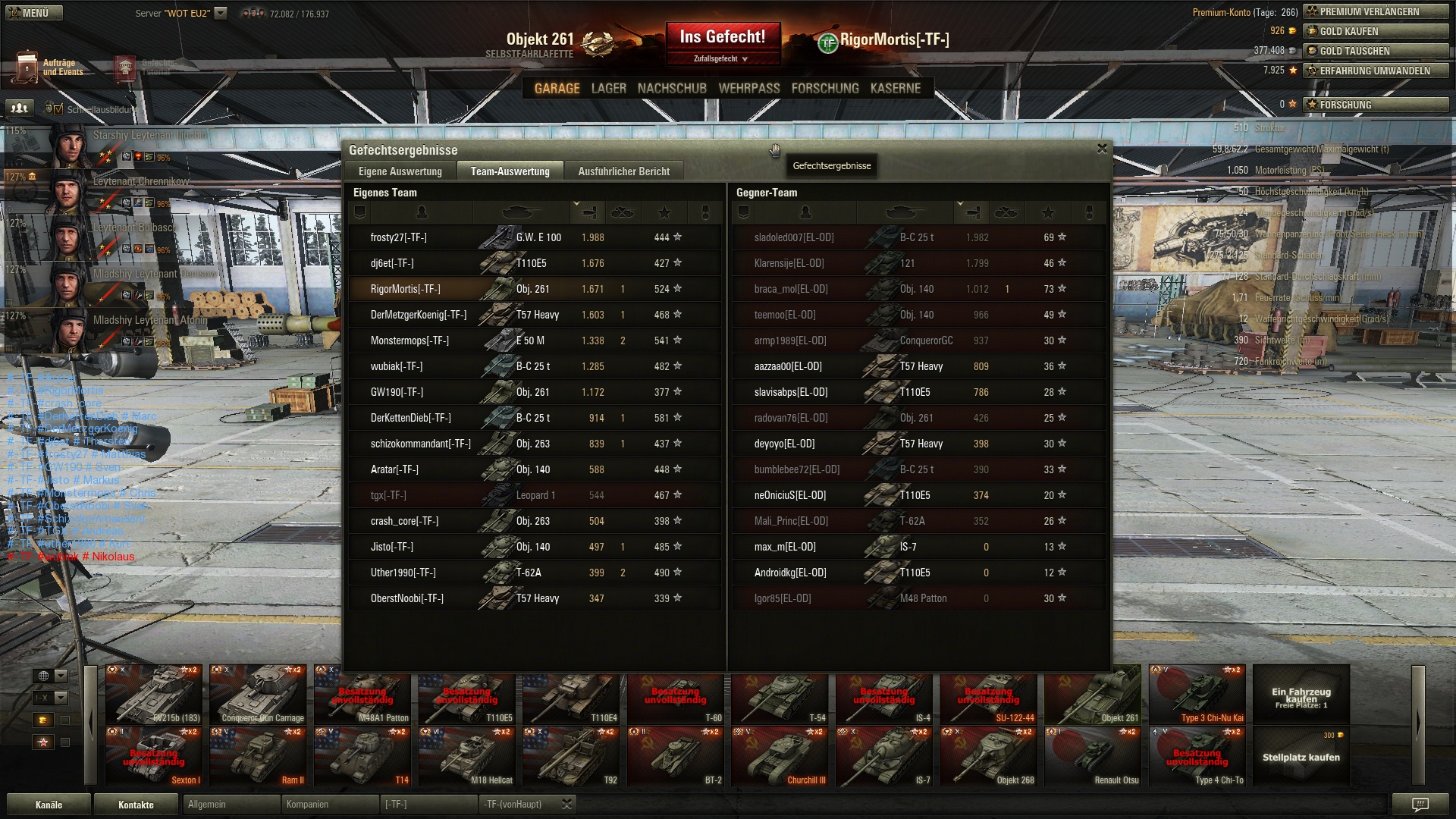Buy a garage slot via Stellplatz kaufen
1456x819 pixels.
(1301, 757)
